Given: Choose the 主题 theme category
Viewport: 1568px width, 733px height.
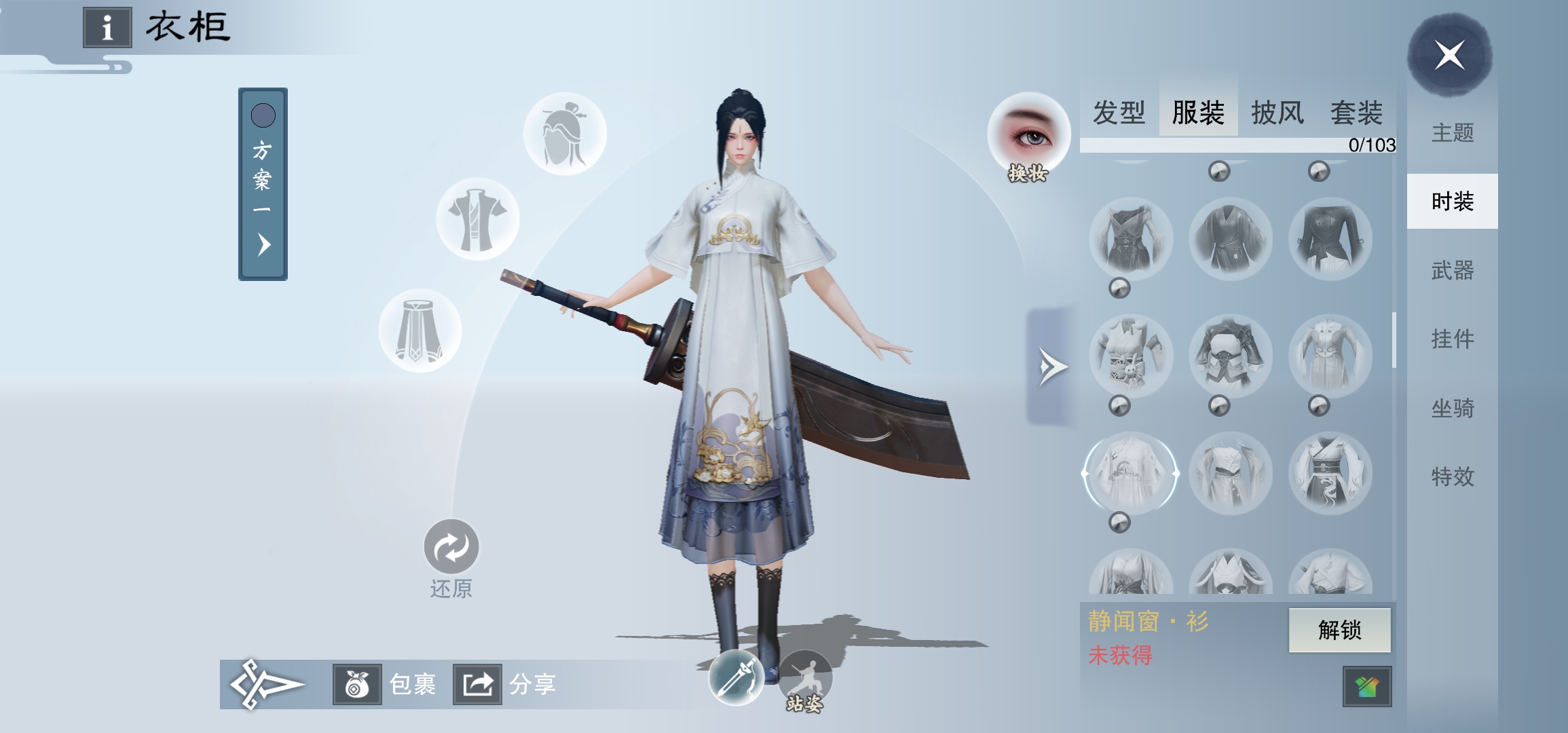Looking at the screenshot, I should pos(1453,132).
